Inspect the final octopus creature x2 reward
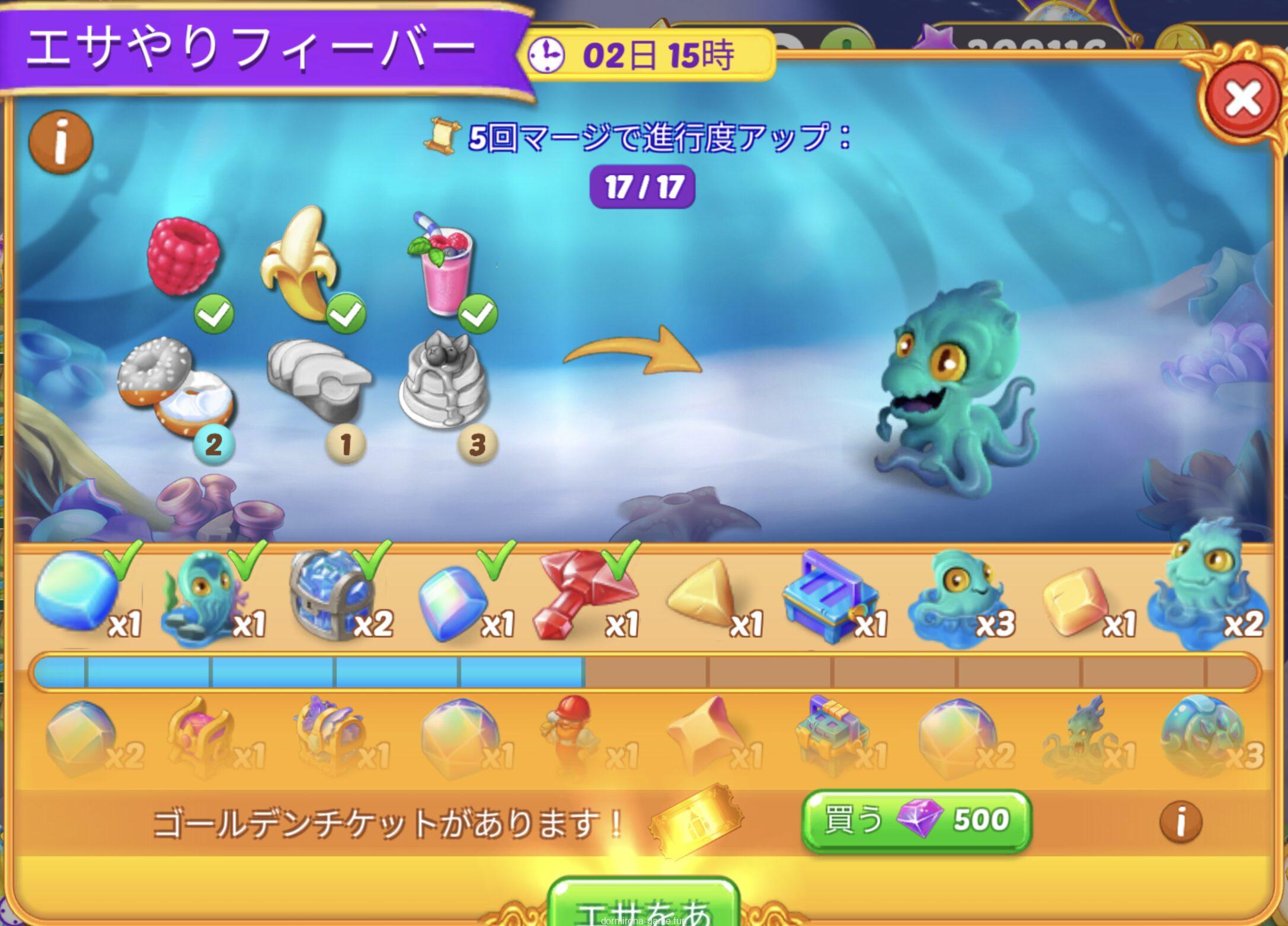Viewport: 1288px width, 926px height. 1203,587
